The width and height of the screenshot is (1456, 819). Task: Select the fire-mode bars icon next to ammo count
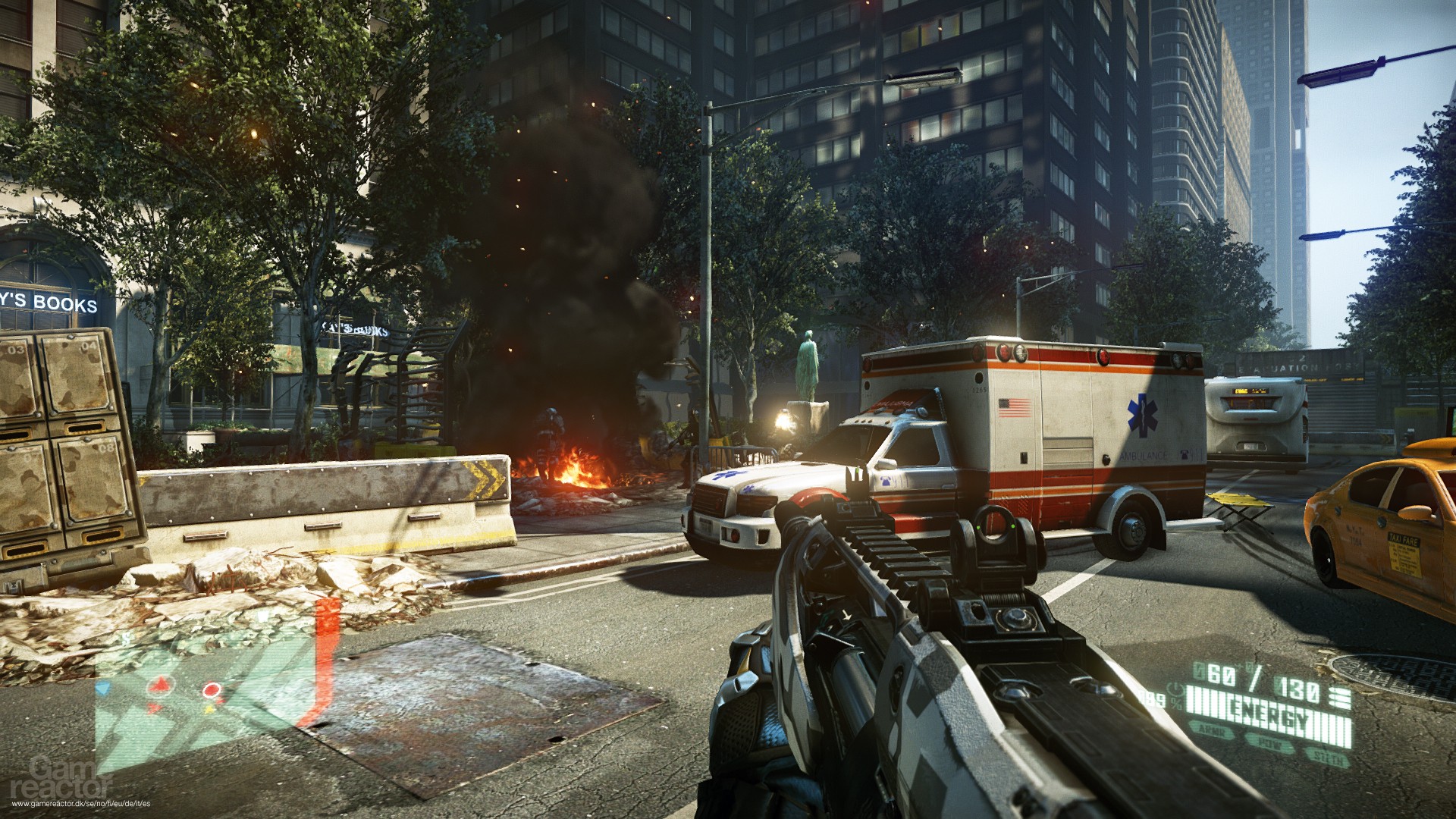1341,697
